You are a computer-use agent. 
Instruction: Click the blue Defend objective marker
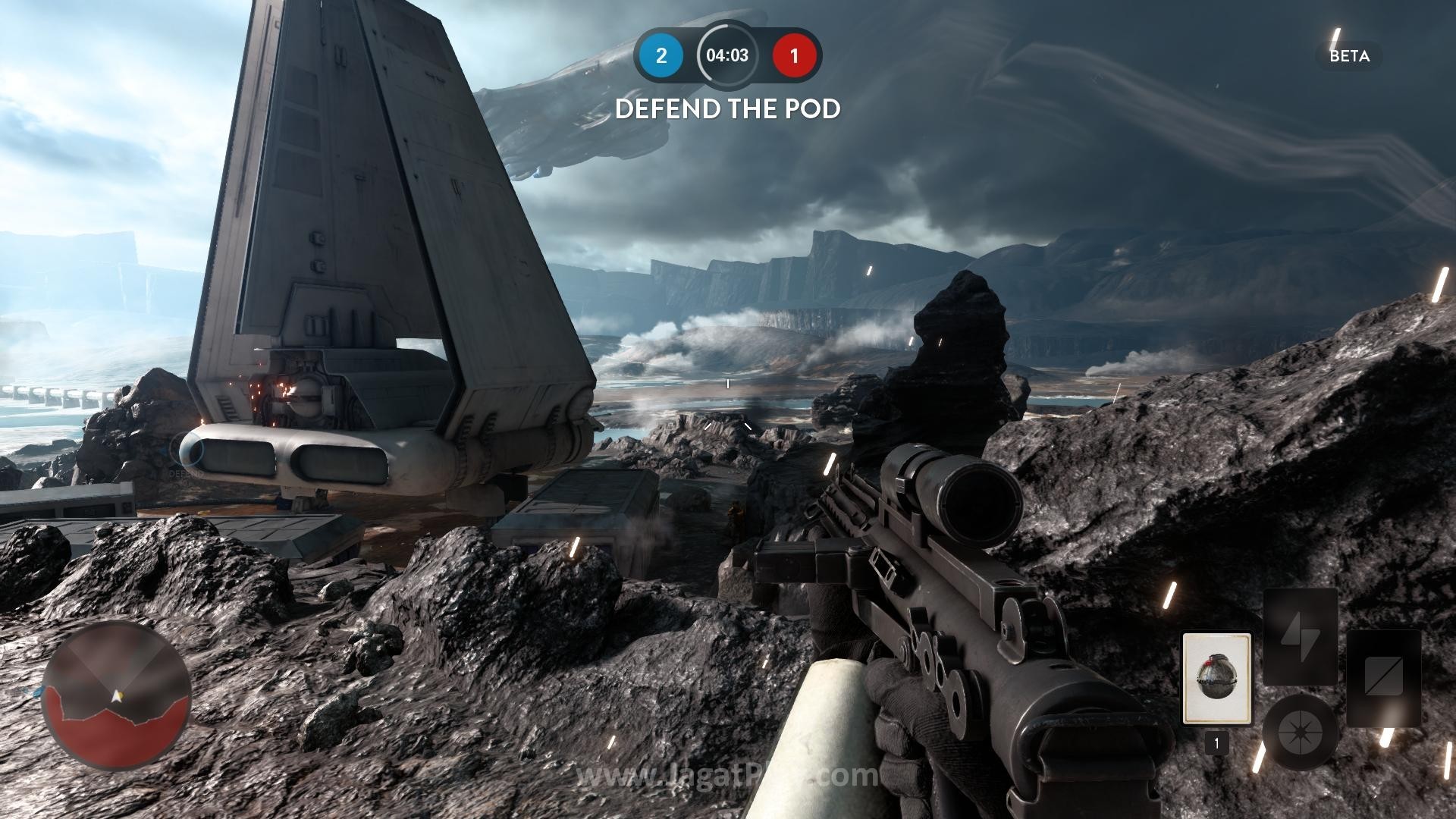(x=187, y=452)
